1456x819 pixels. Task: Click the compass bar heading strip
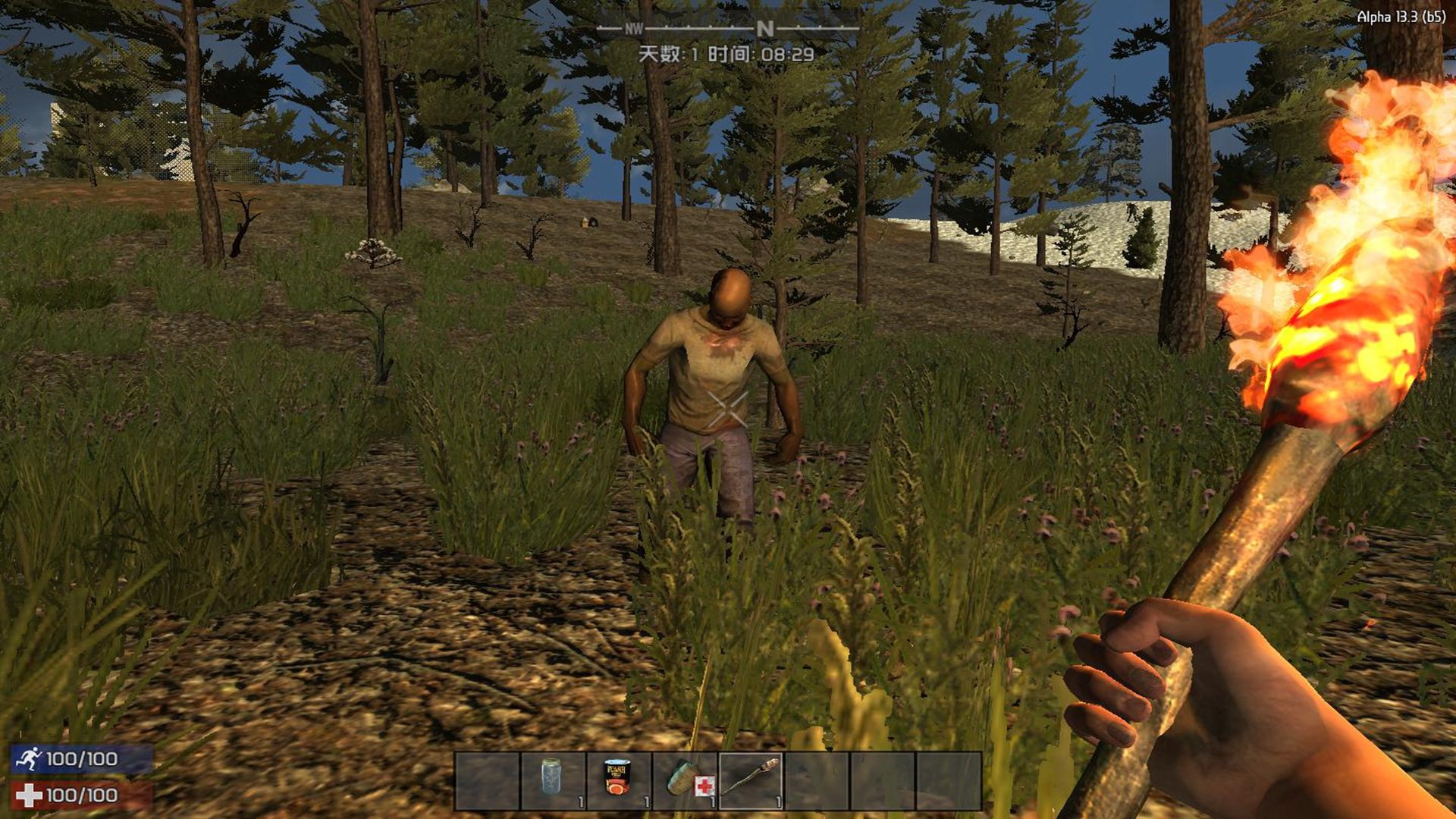click(x=727, y=29)
